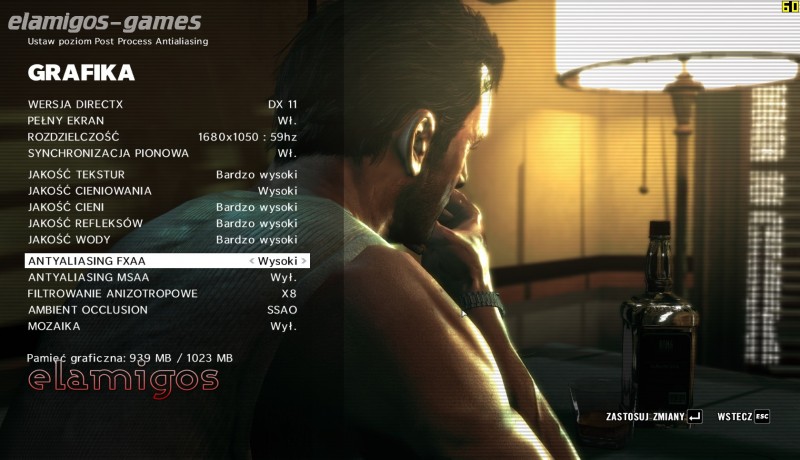800x460 pixels.
Task: Apply changes with Zastosuj Zmiany
Action: (x=654, y=416)
